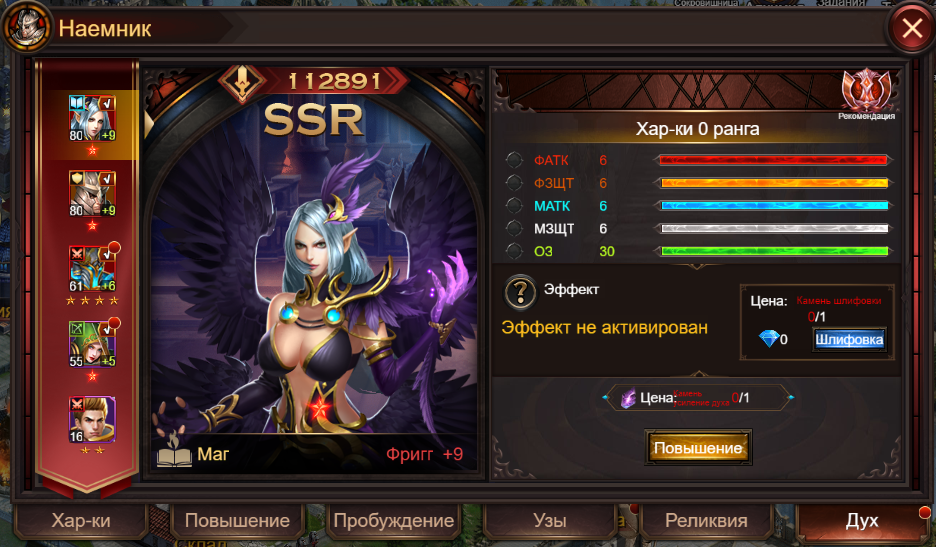Pick the level 55 green archer mercenary
Image resolution: width=936 pixels, height=547 pixels.
point(91,345)
